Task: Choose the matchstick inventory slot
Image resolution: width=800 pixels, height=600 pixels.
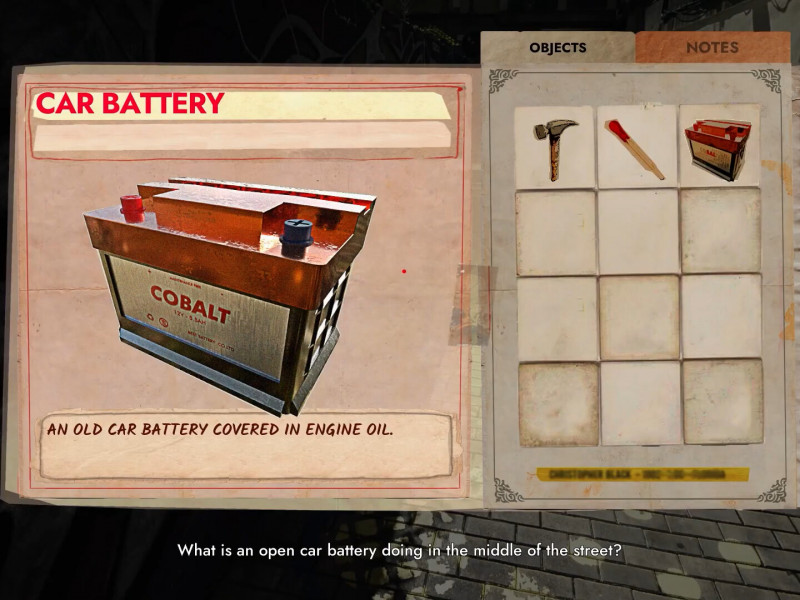Action: coord(637,148)
